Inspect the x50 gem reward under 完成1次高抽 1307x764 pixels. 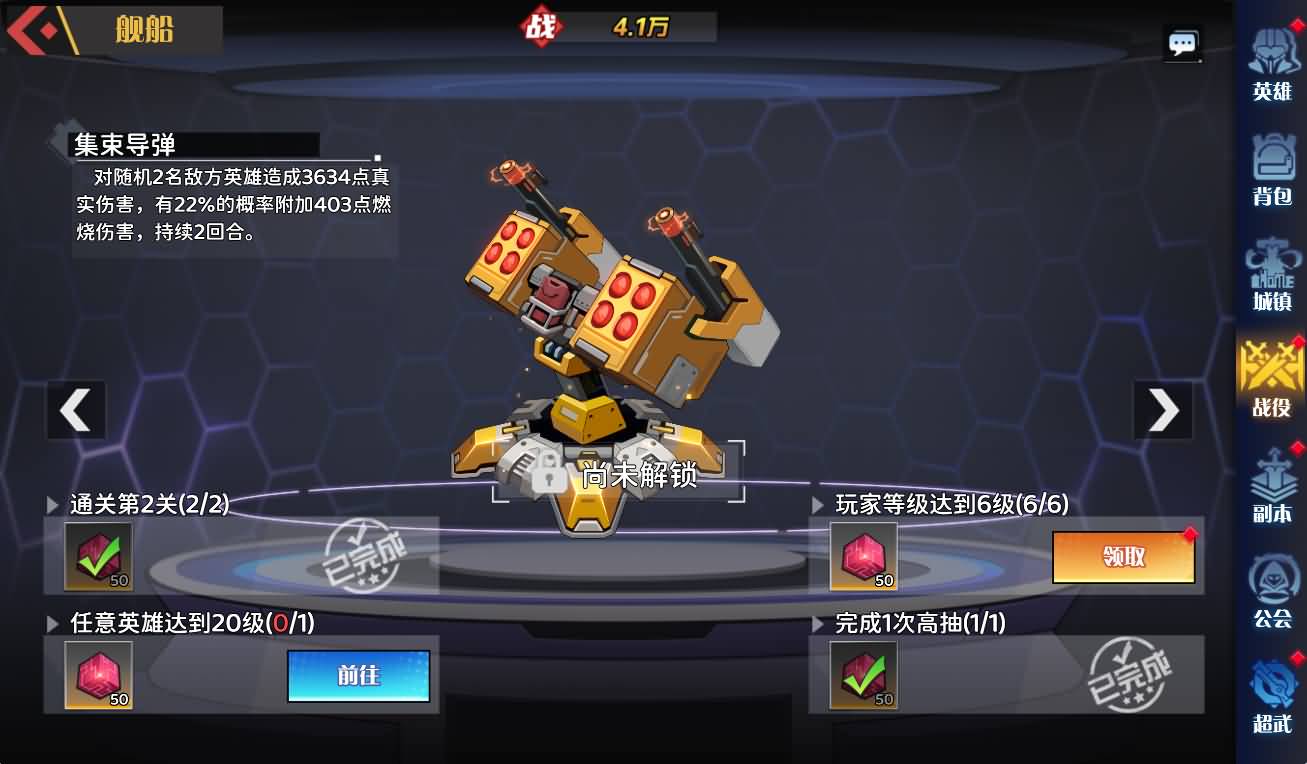tap(862, 672)
